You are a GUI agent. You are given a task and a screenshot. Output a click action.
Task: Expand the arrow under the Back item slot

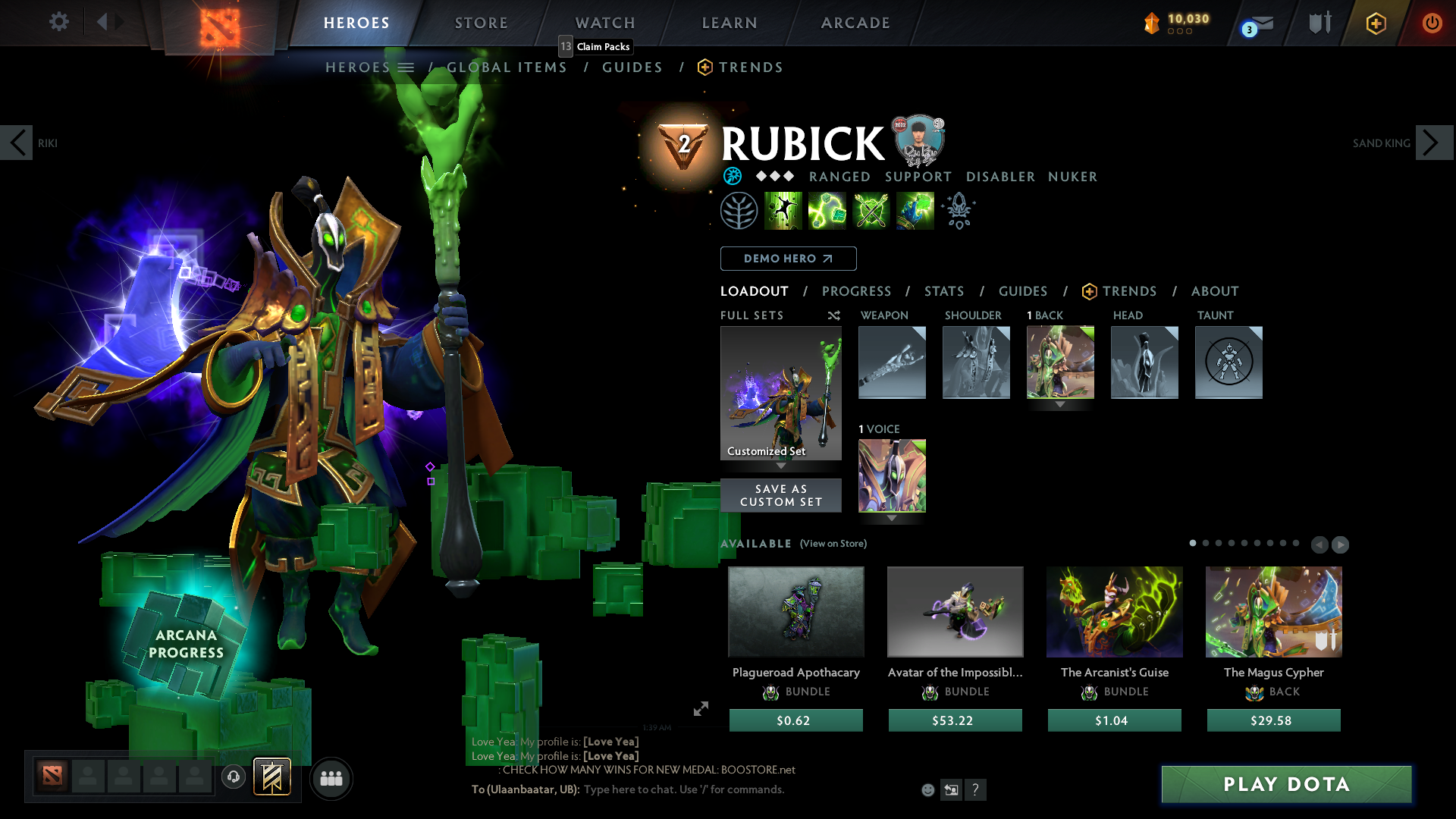coord(1060,405)
